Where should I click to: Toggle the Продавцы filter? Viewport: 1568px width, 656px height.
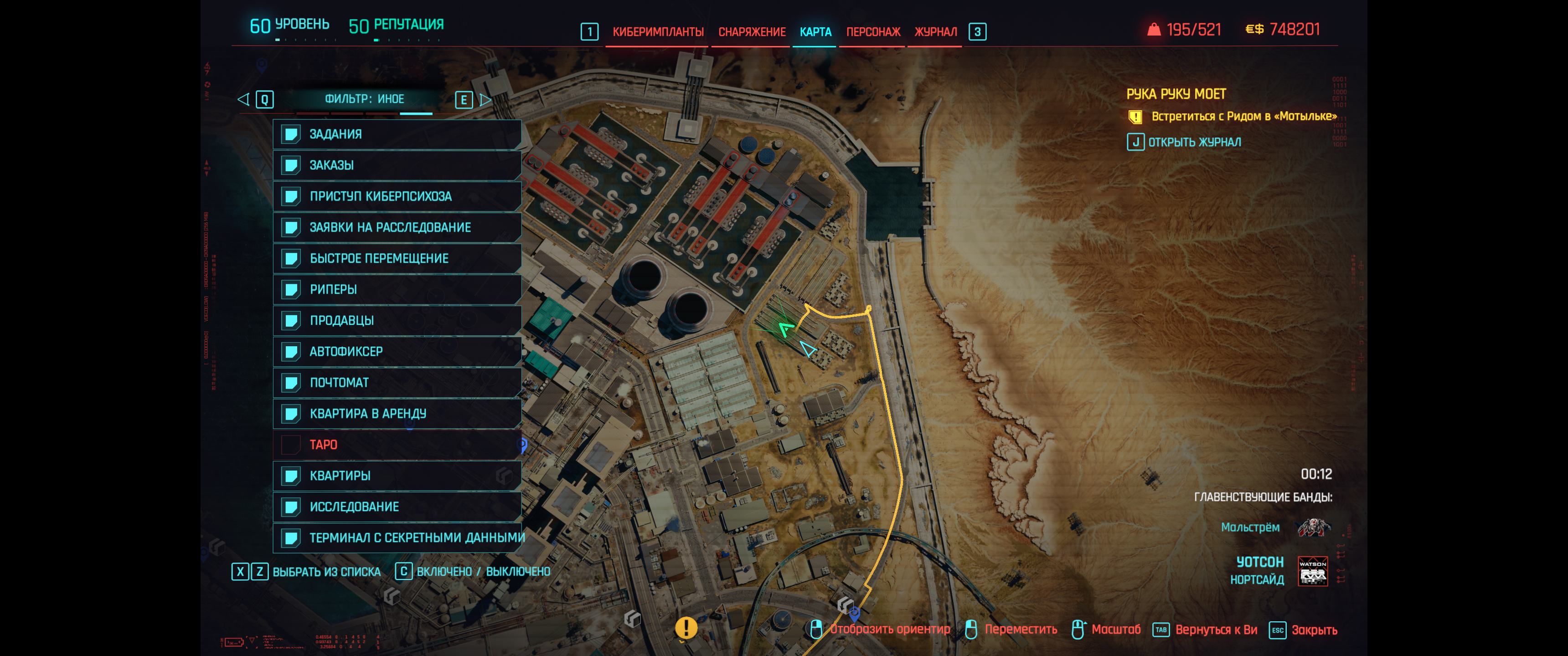coord(397,321)
